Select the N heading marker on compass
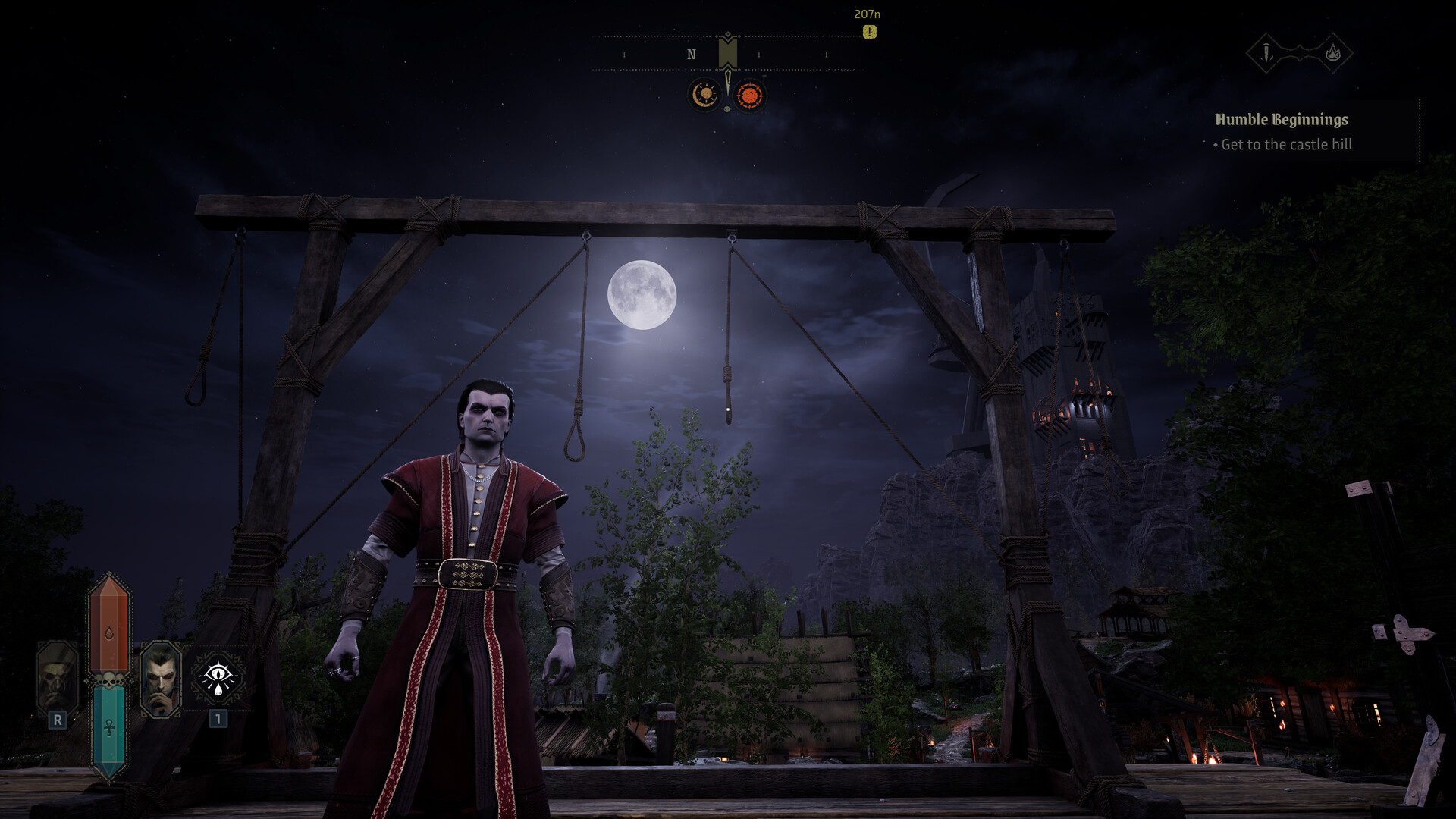1456x819 pixels. (x=691, y=54)
